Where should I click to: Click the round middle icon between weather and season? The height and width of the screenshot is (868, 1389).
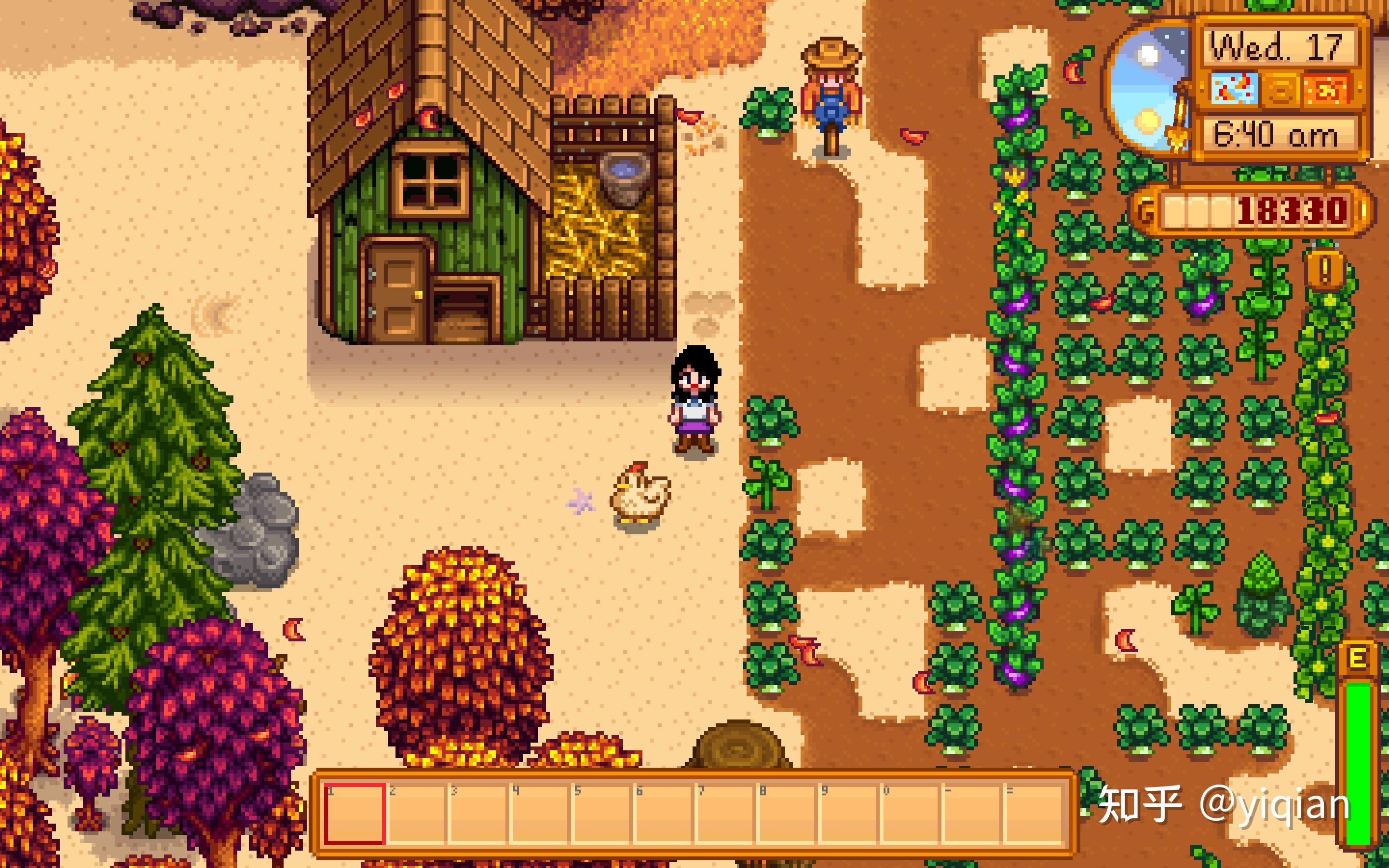[x=1281, y=89]
